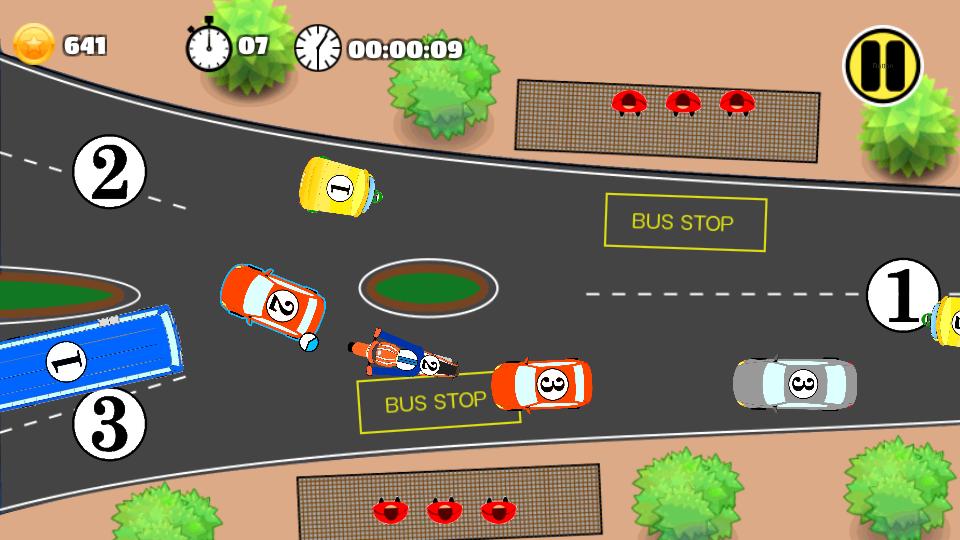Viewport: 960px width, 540px height.
Task: Tap the yellow vehicle numbered 1 near the top
Action: [x=337, y=187]
